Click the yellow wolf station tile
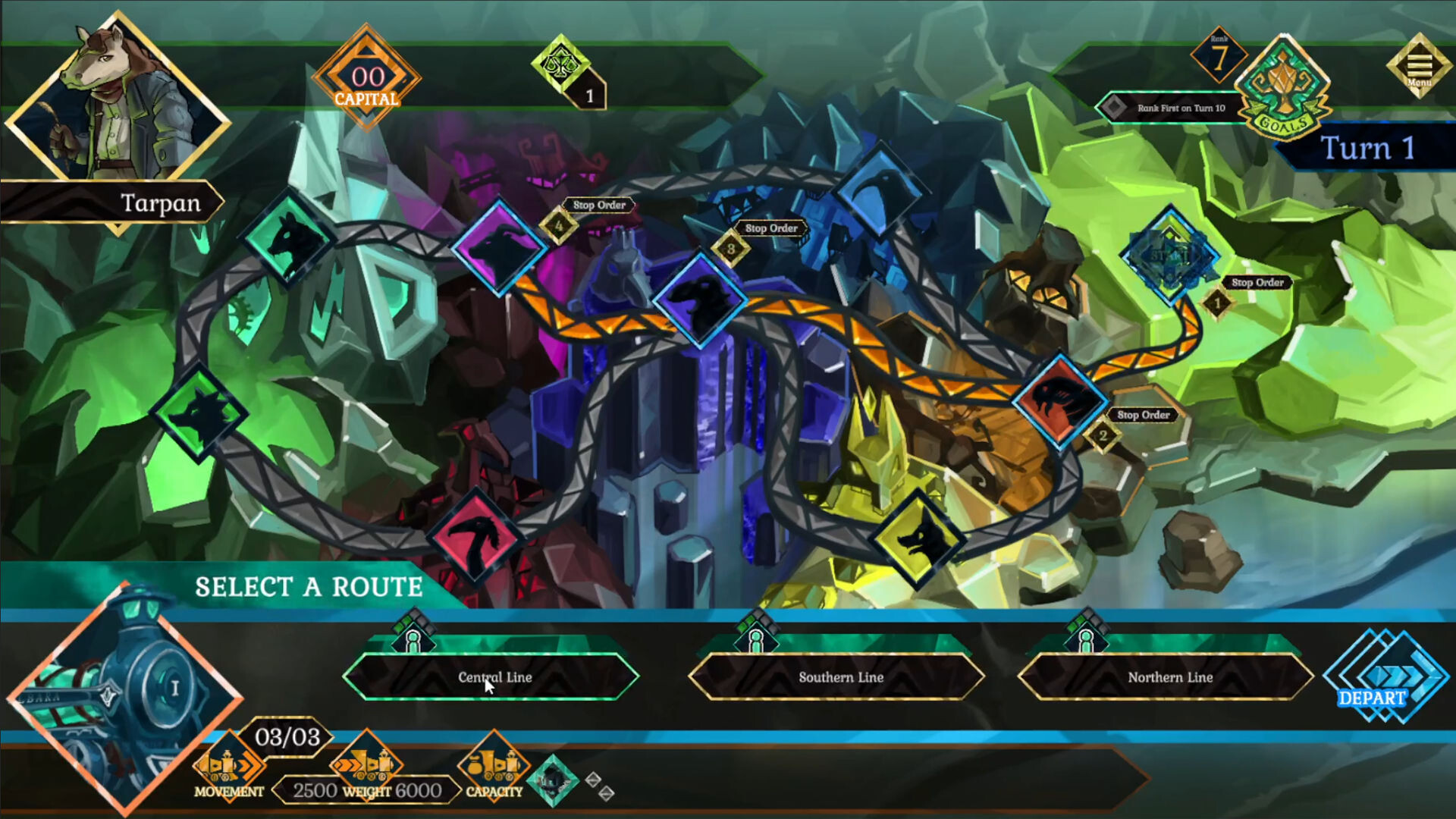This screenshot has height=819, width=1456. click(919, 538)
